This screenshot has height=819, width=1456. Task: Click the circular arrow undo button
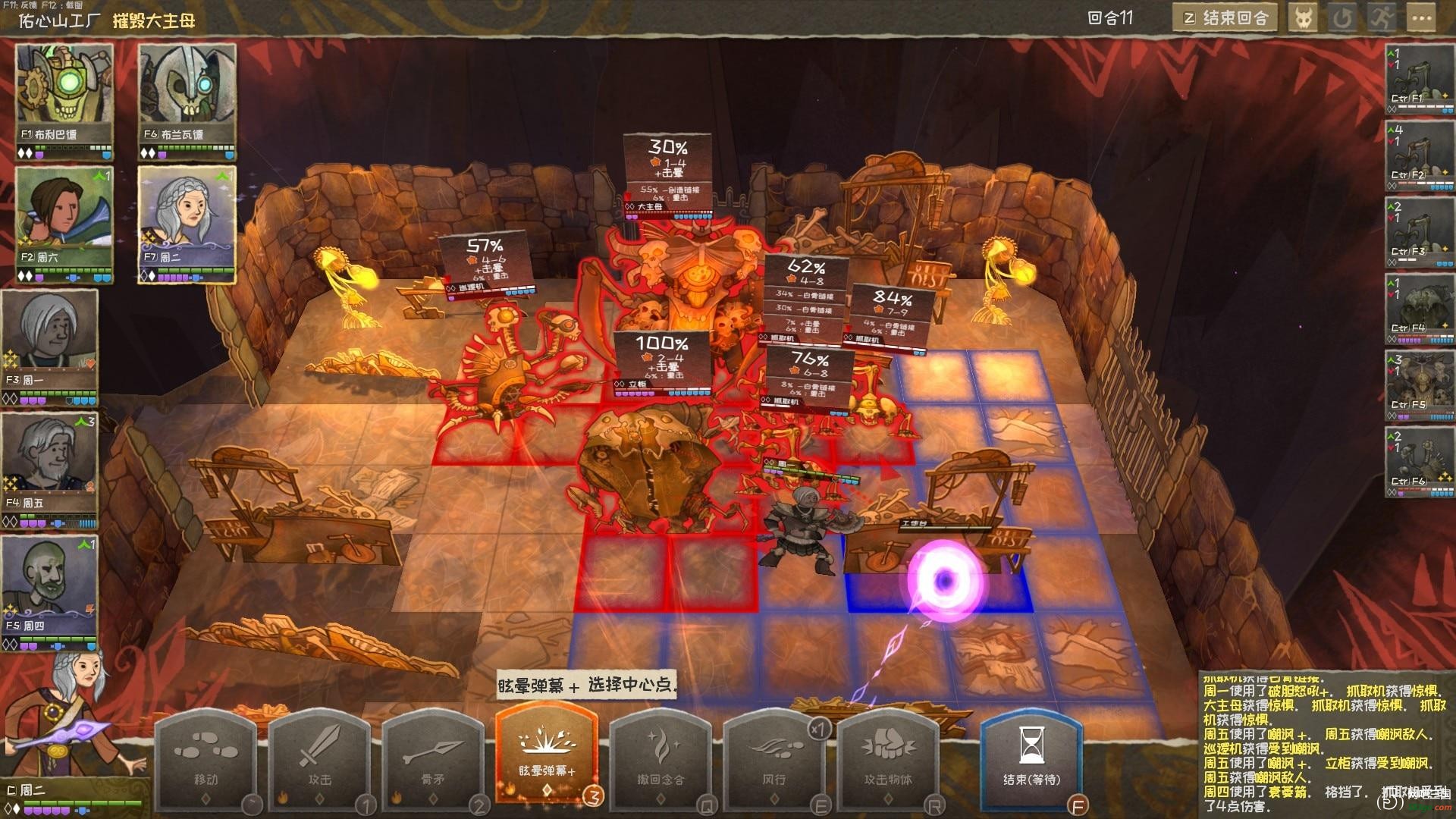coord(1342,18)
